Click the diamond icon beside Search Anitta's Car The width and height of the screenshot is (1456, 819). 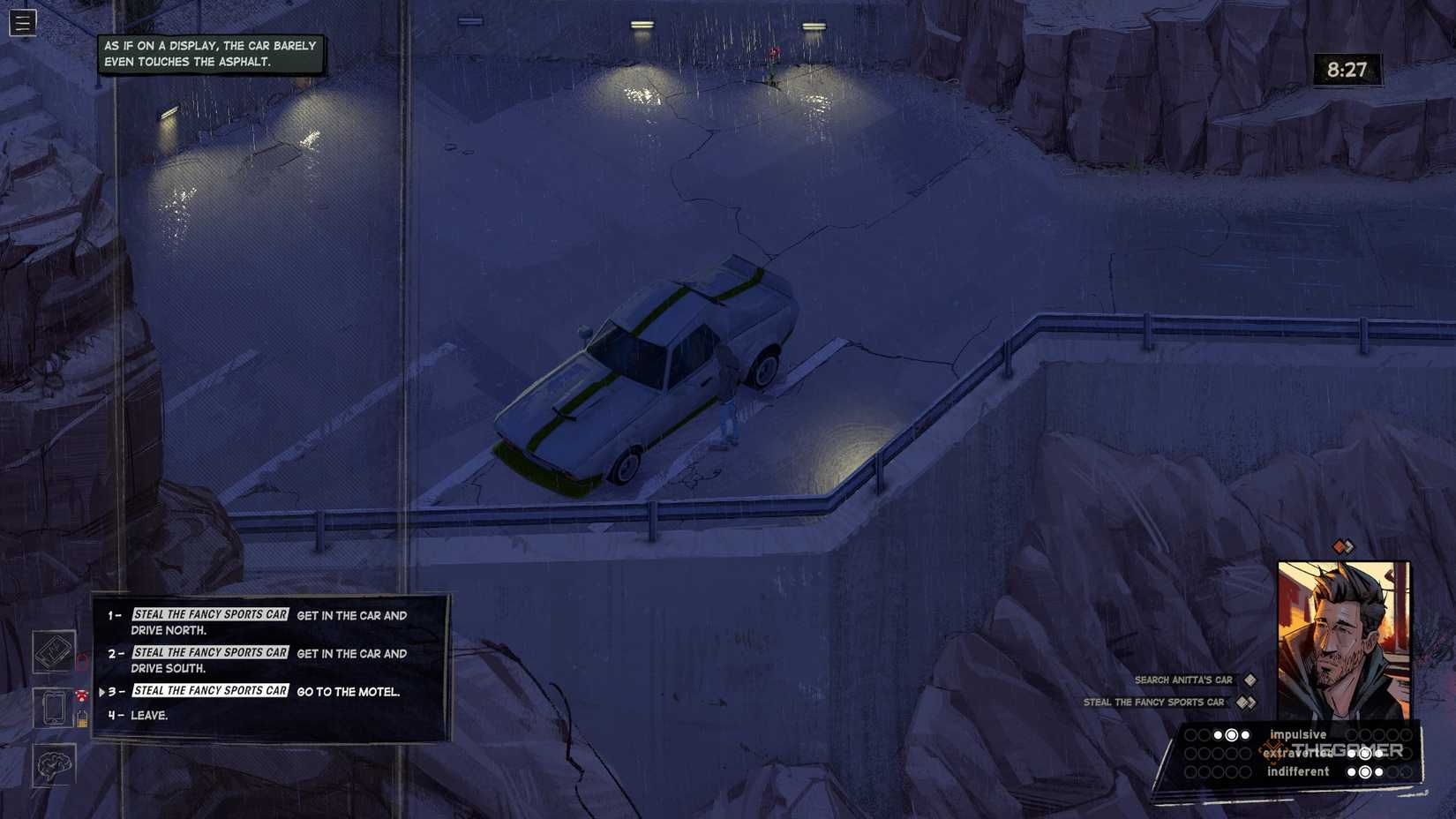[x=1249, y=680]
